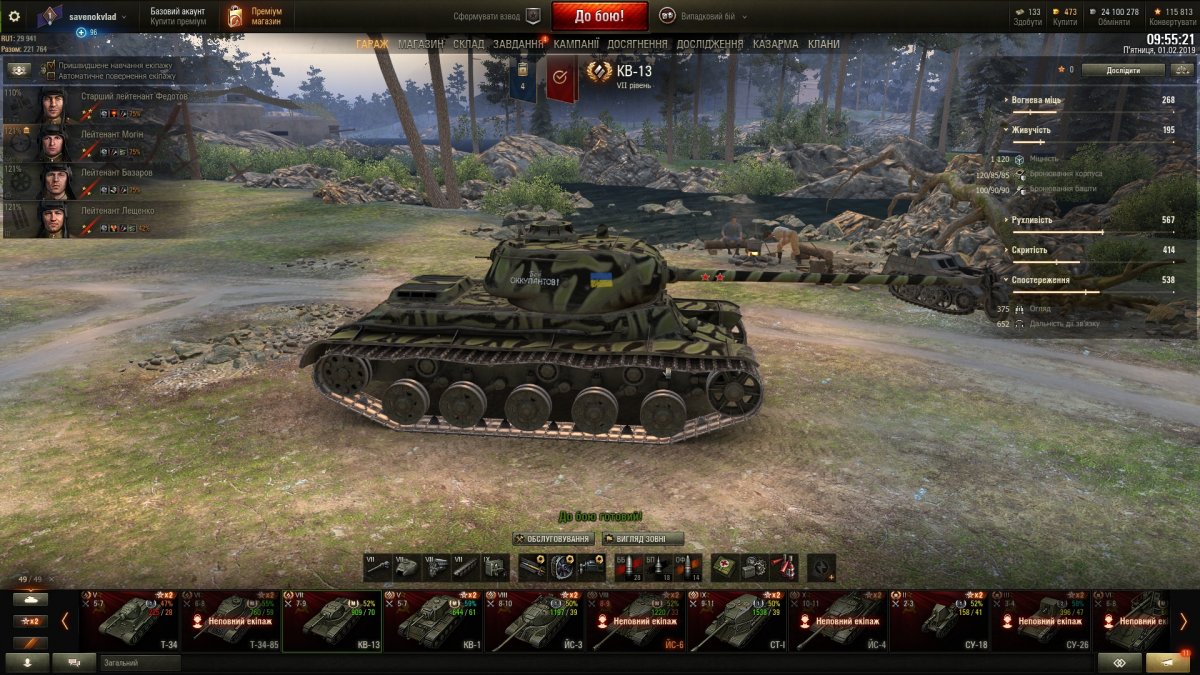Image resolution: width=1200 pixels, height=675 pixels.
Task: Select the Т-34 tank in the carousel
Action: 130,621
